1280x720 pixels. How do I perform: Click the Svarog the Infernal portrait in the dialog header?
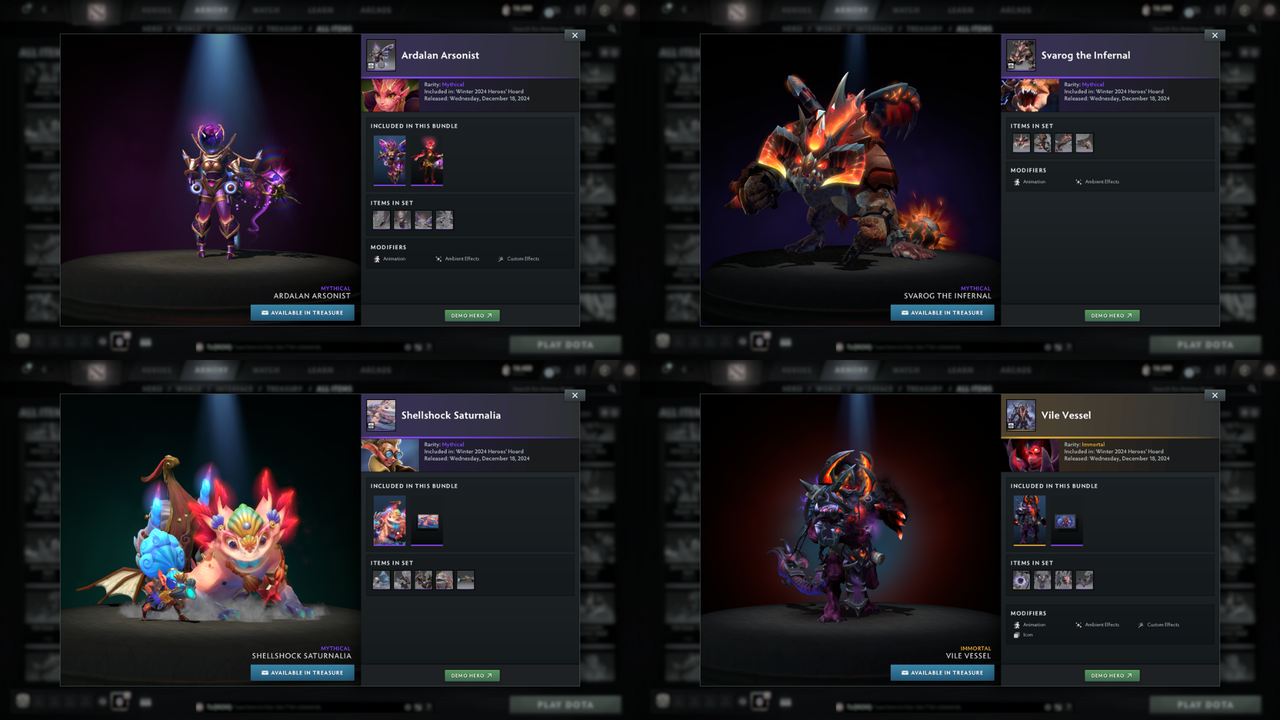(1021, 55)
